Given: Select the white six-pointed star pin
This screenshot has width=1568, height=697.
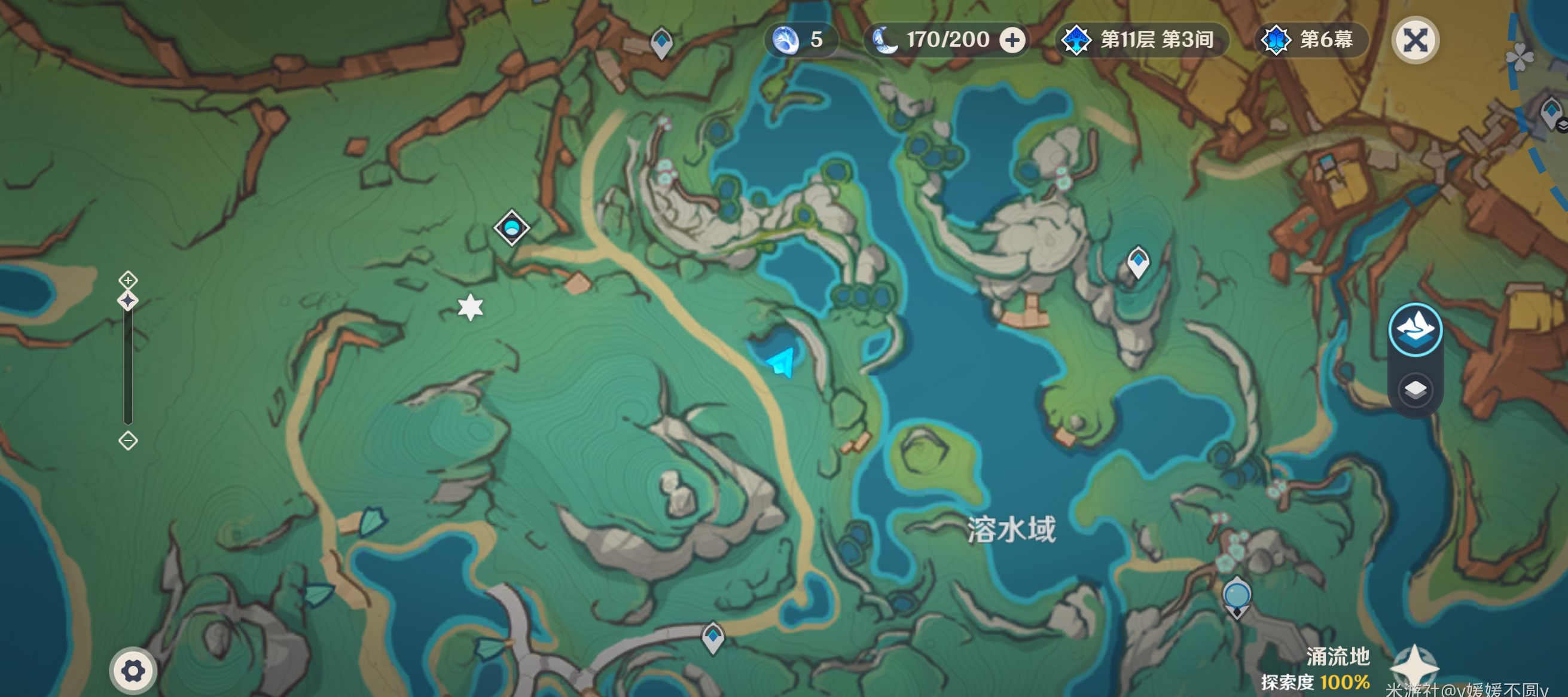Looking at the screenshot, I should [x=471, y=307].
